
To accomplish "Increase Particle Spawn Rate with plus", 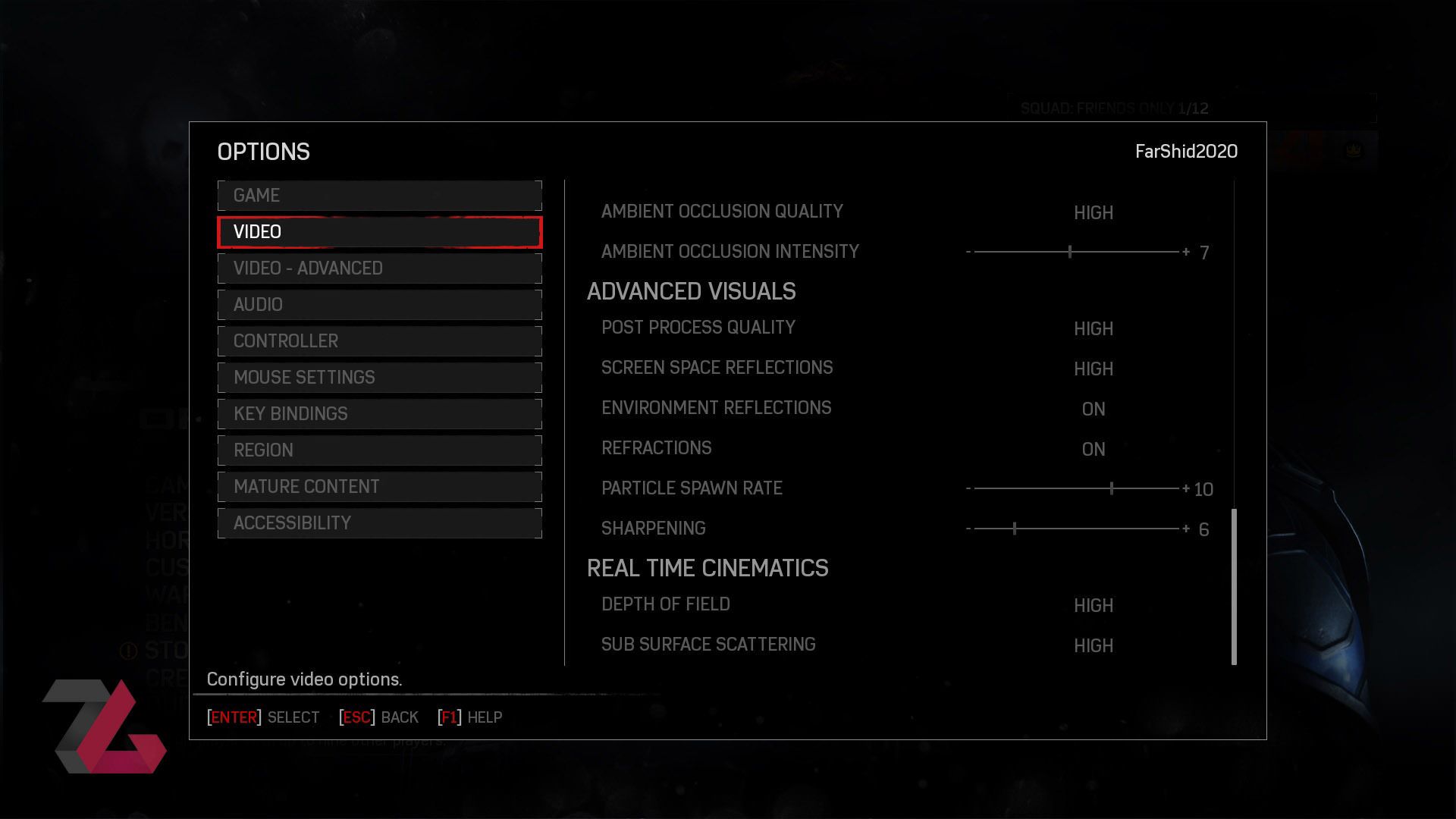I will 1186,489.
